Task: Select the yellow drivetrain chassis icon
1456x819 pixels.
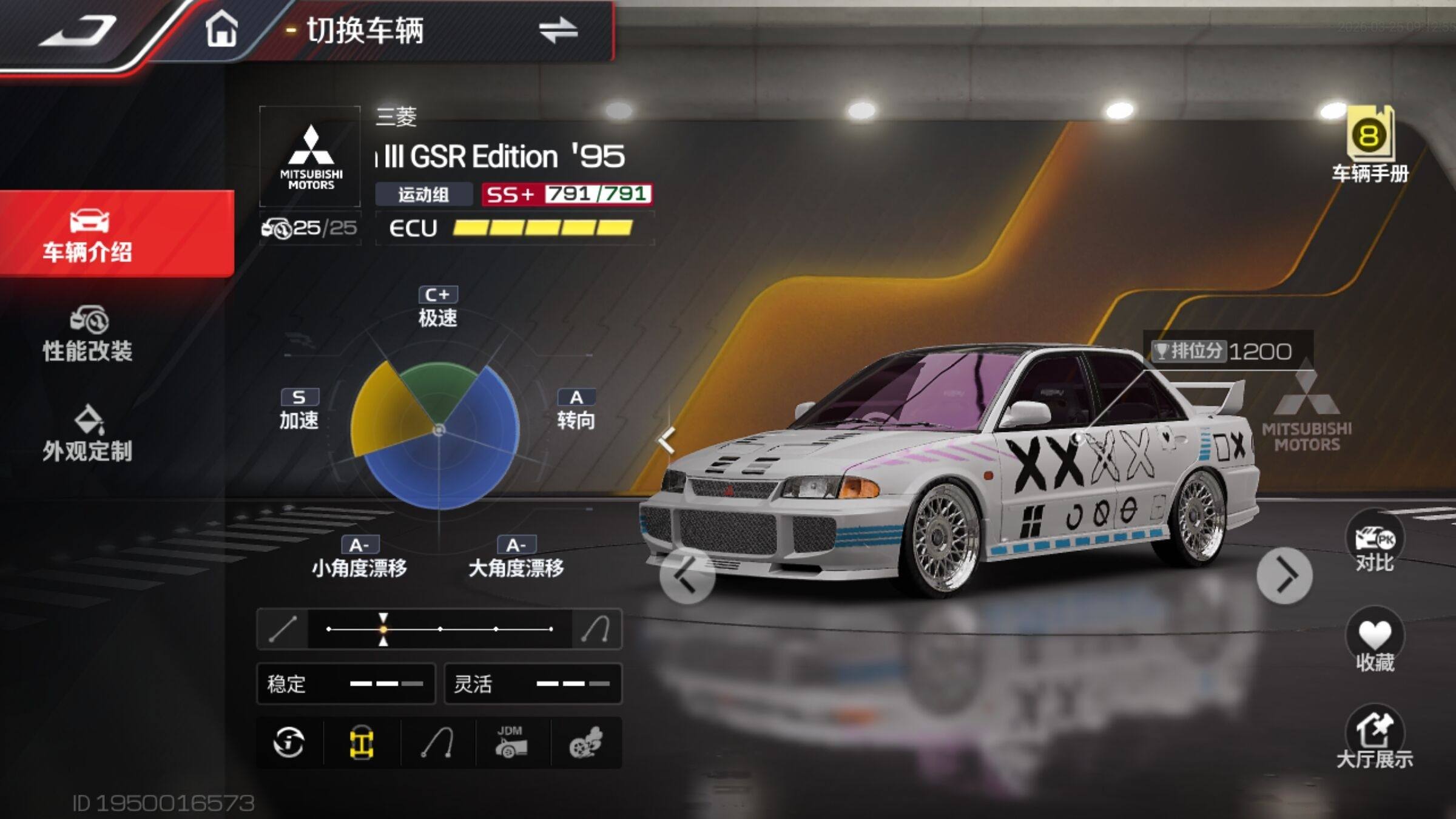Action: click(x=362, y=743)
